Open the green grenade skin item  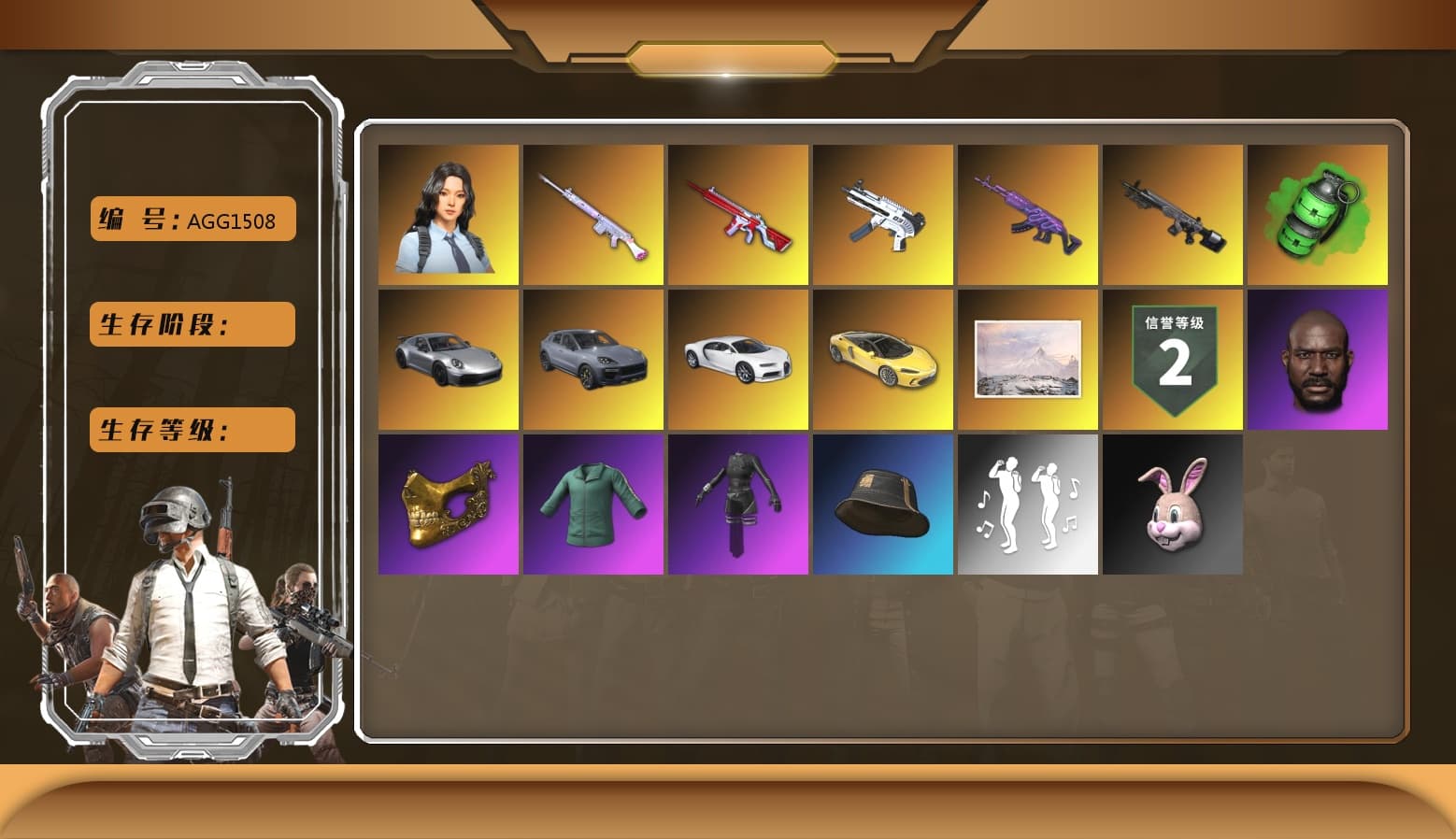[1318, 215]
